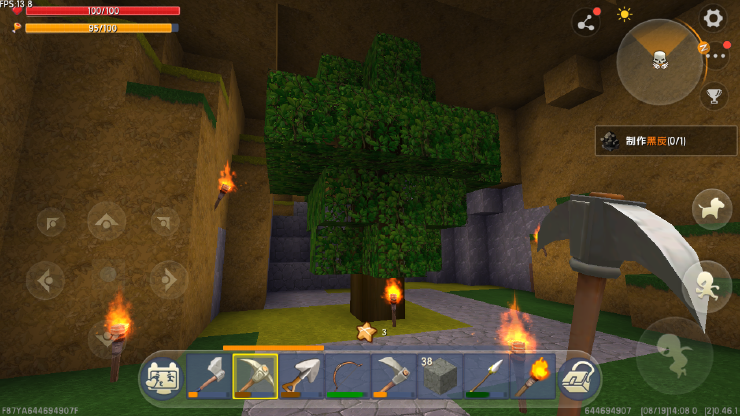This screenshot has height=416, width=740.
Task: Tap the move left arrow
Action: [x=46, y=279]
